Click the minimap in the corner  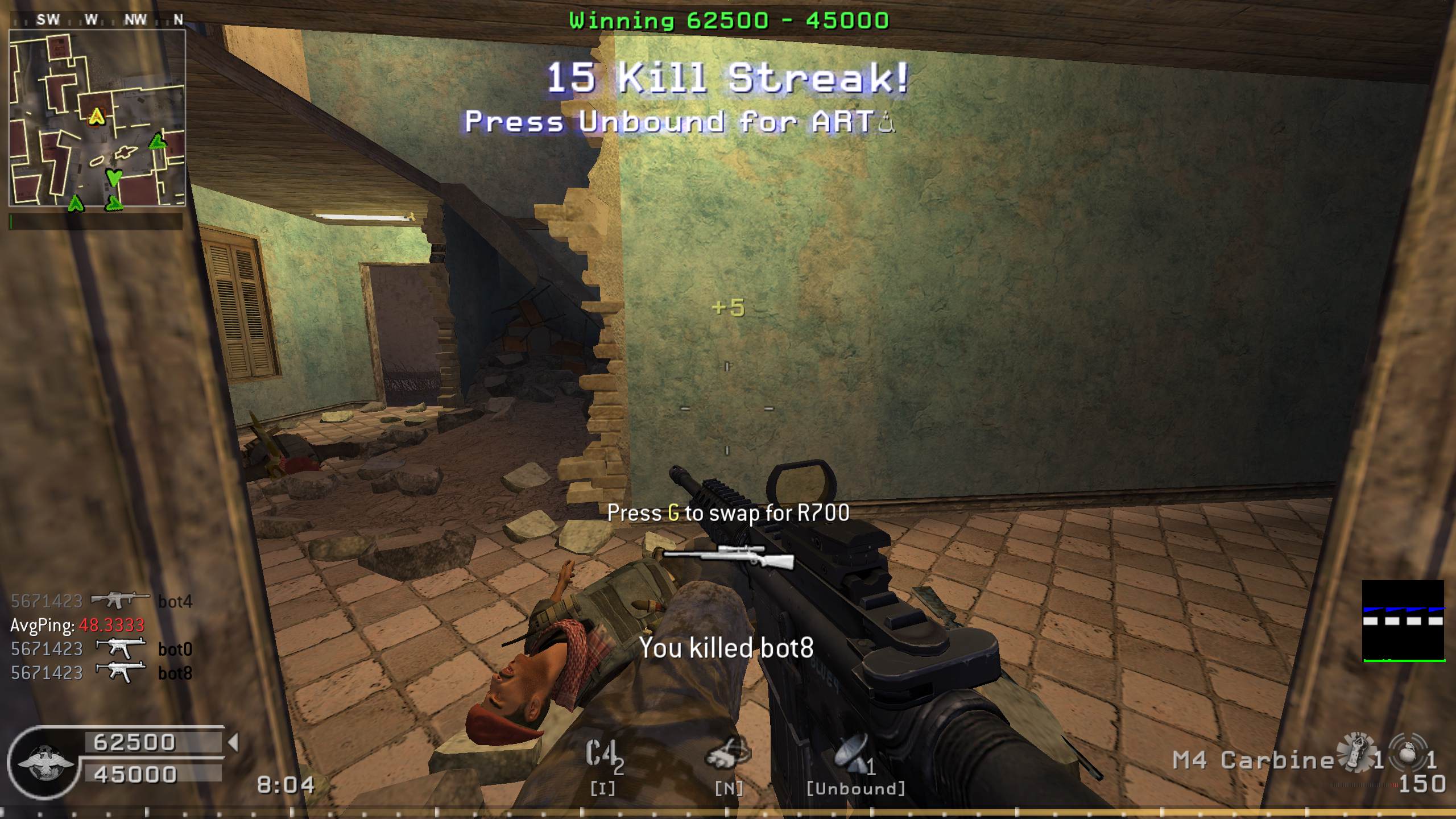pos(97,118)
